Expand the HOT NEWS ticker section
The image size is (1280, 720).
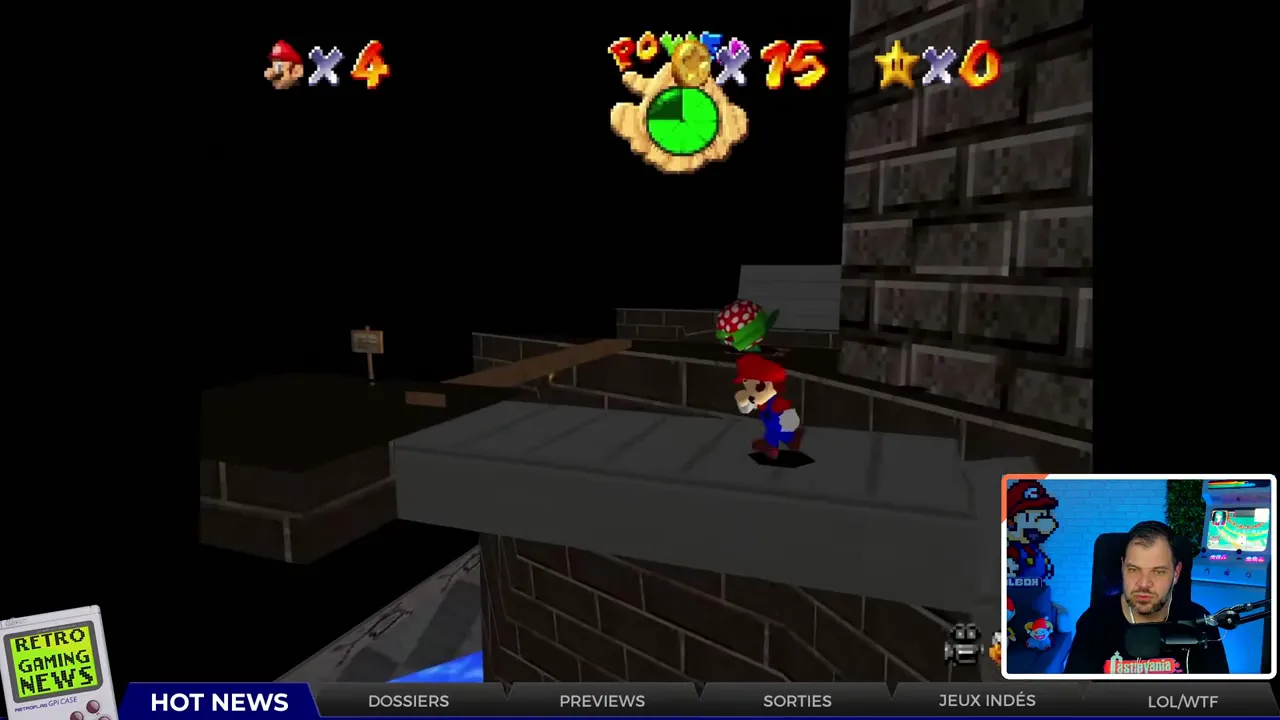click(219, 701)
